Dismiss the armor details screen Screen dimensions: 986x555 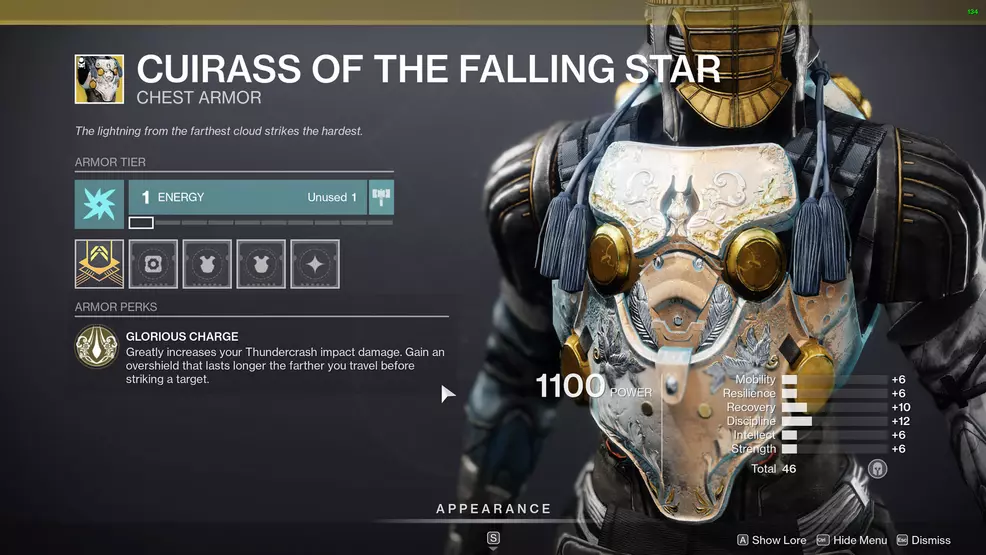pyautogui.click(x=923, y=540)
